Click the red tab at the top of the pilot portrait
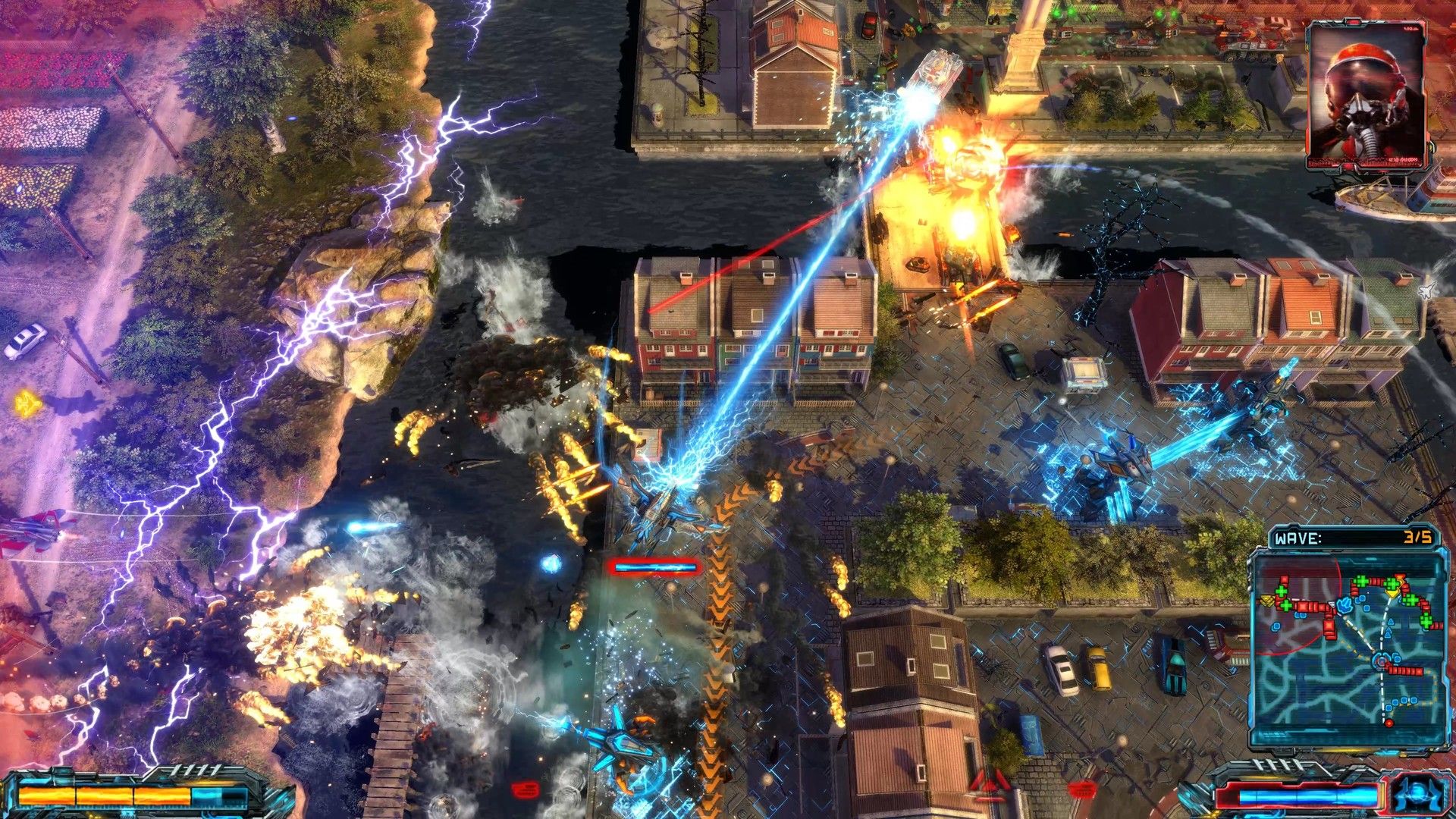Image resolution: width=1456 pixels, height=819 pixels. coord(1355,22)
